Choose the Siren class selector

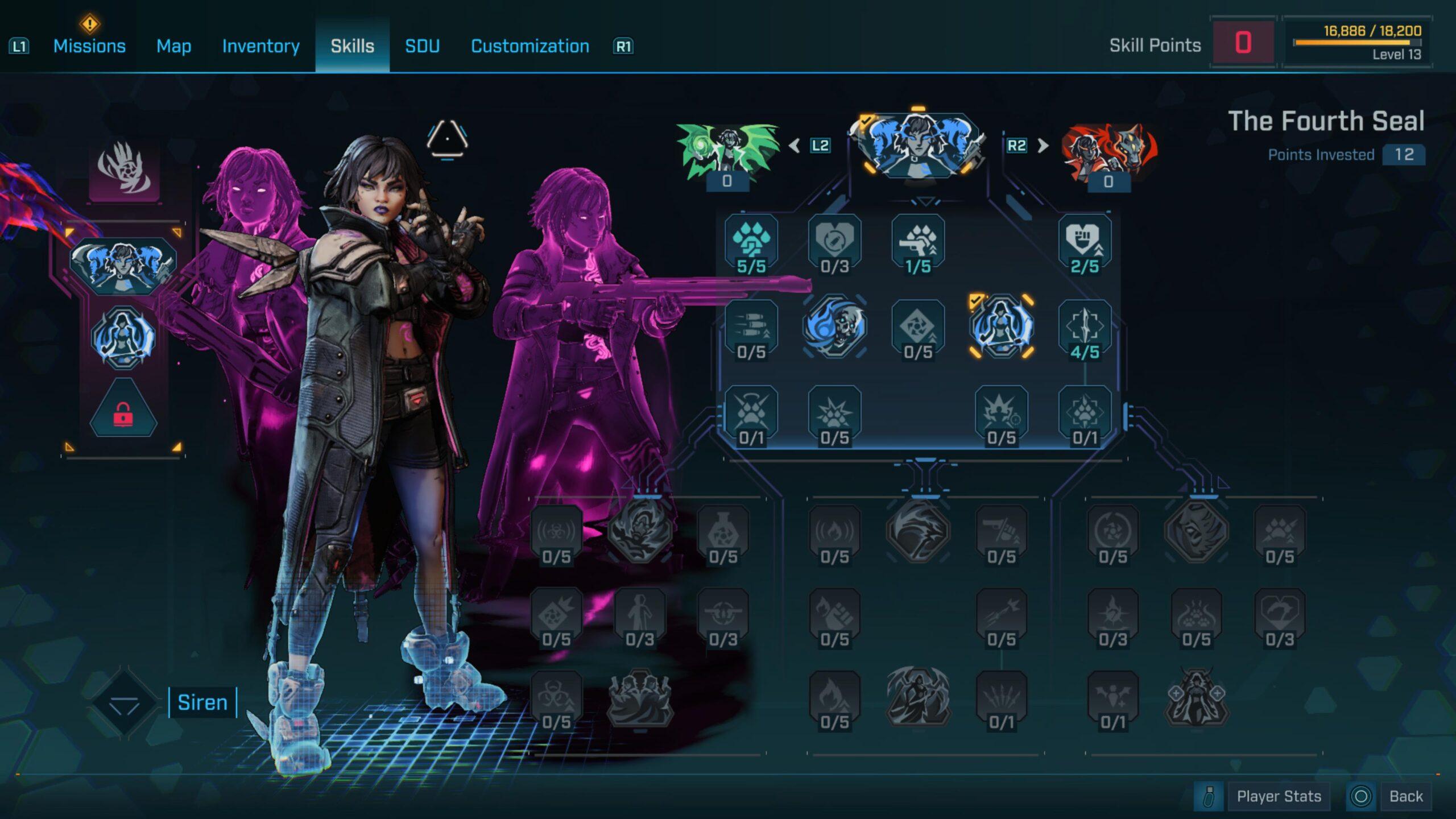click(x=202, y=702)
